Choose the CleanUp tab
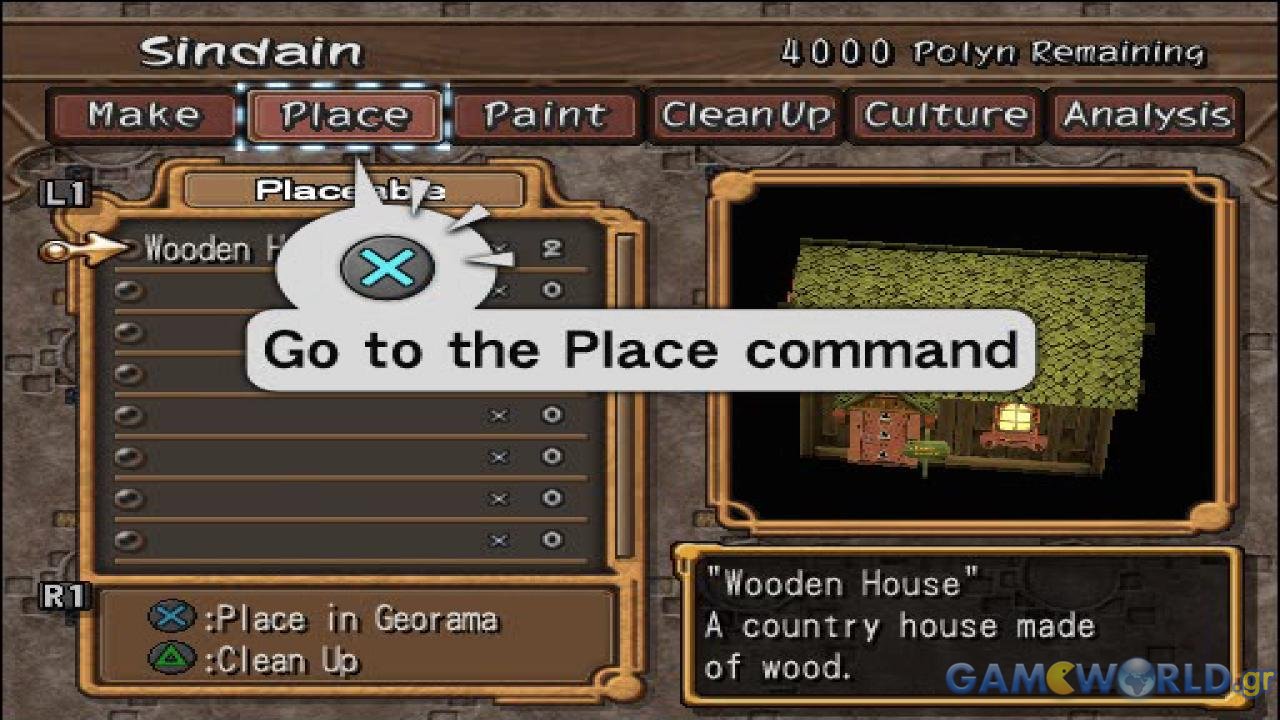Viewport: 1280px width, 720px height. pyautogui.click(x=746, y=116)
